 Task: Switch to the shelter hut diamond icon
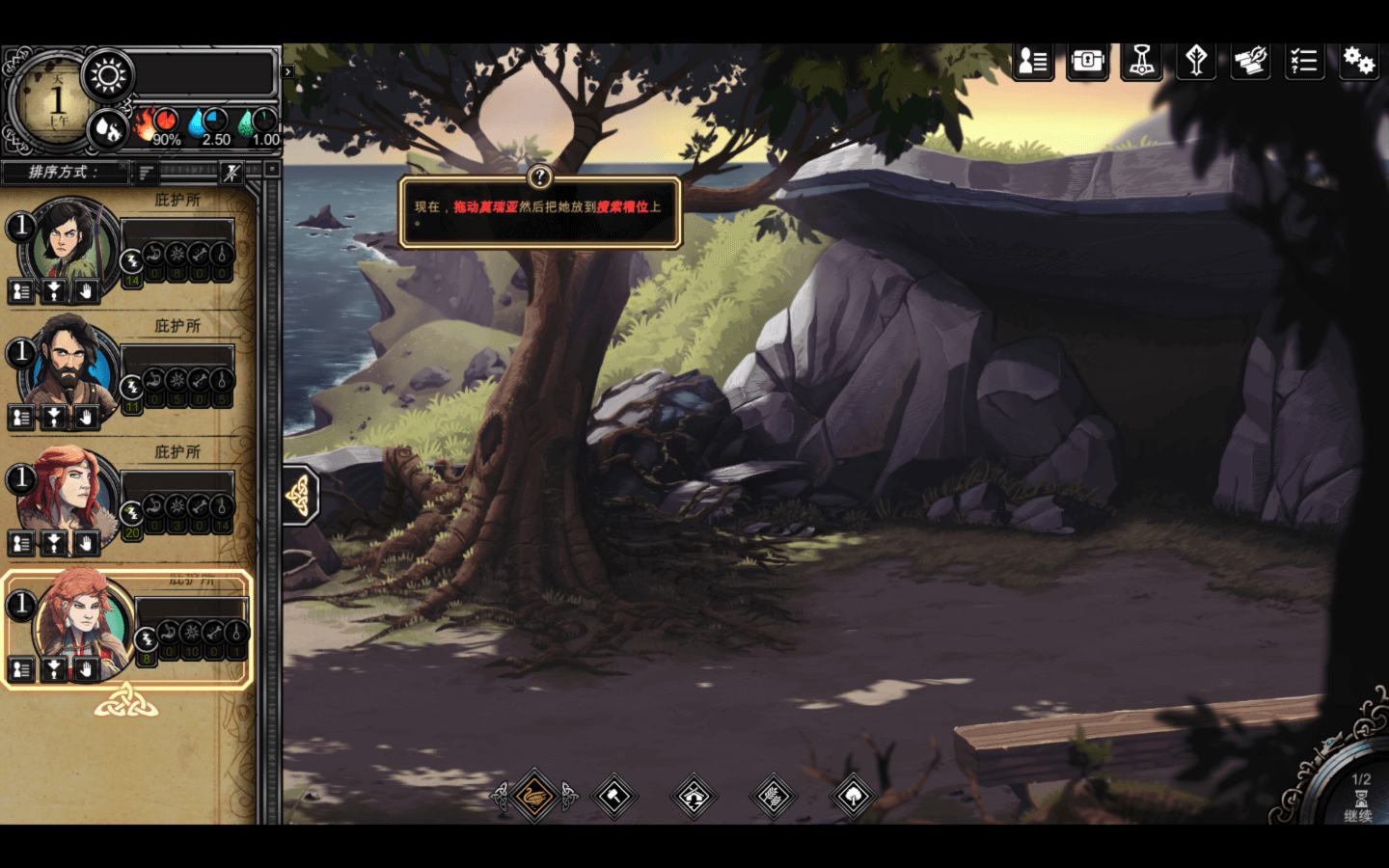[694, 797]
